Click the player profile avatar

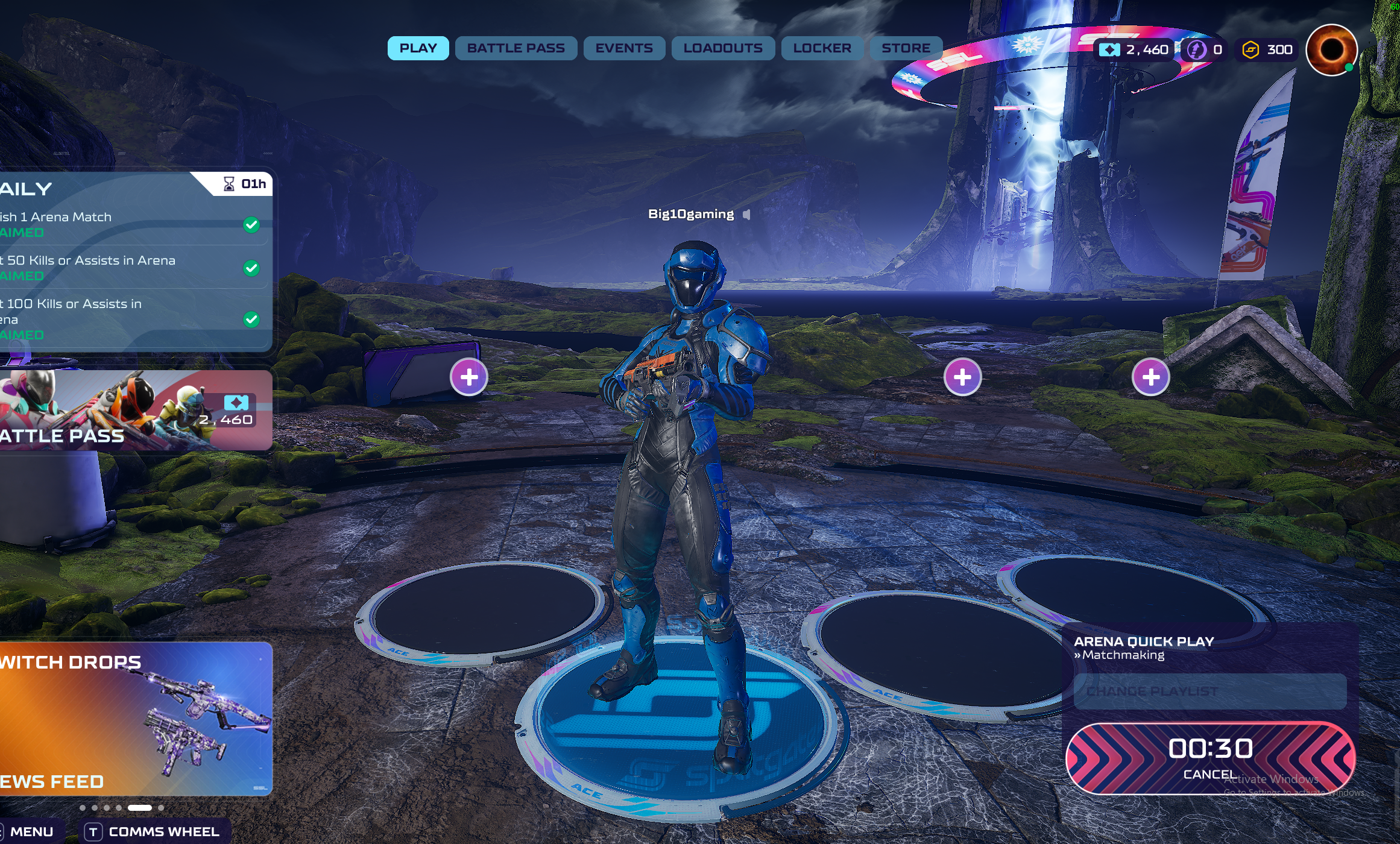(1331, 50)
